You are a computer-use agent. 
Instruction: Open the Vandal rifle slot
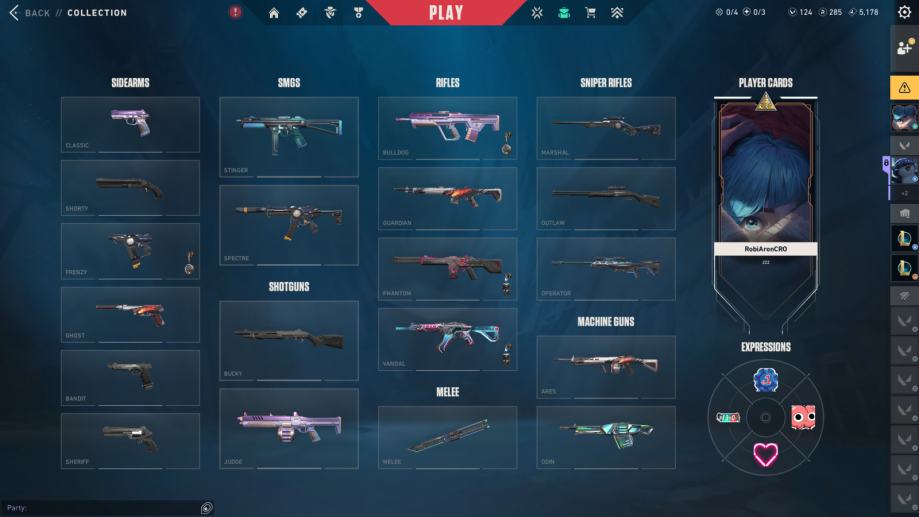447,339
